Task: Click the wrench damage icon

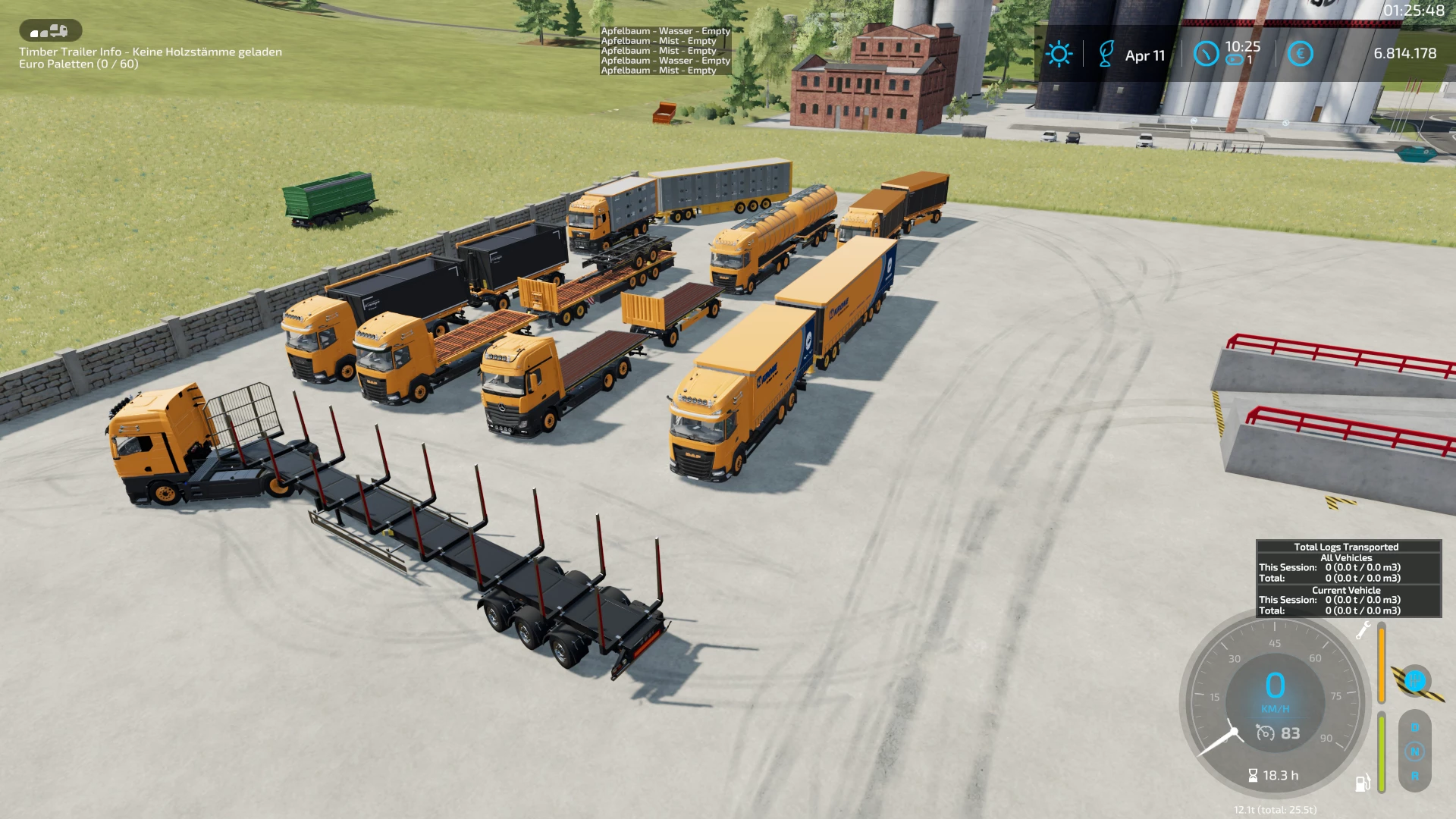Action: pos(1363,630)
